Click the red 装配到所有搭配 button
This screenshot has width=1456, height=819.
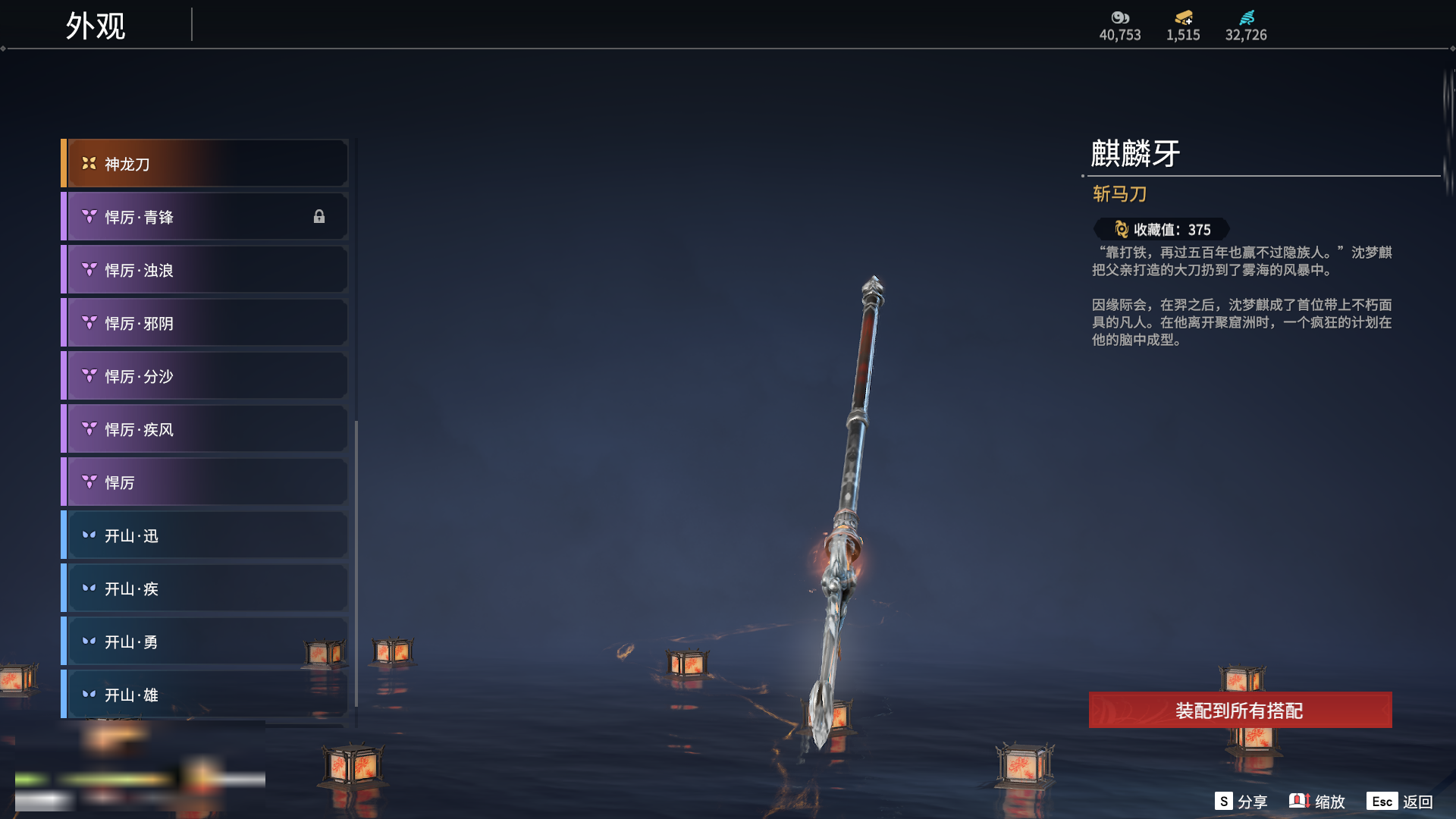pos(1240,710)
